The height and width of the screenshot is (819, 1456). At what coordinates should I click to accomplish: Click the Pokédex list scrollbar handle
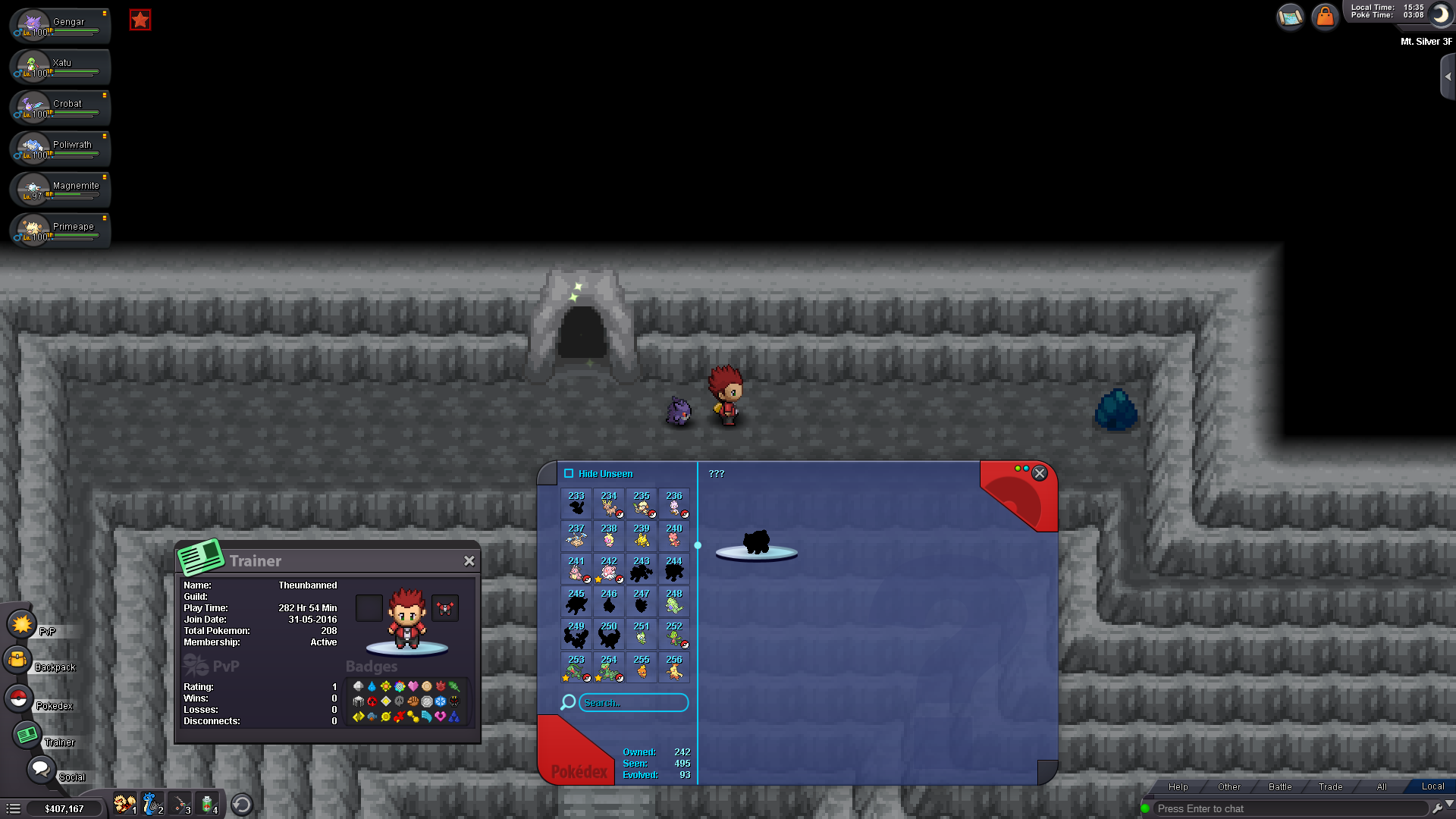point(698,544)
